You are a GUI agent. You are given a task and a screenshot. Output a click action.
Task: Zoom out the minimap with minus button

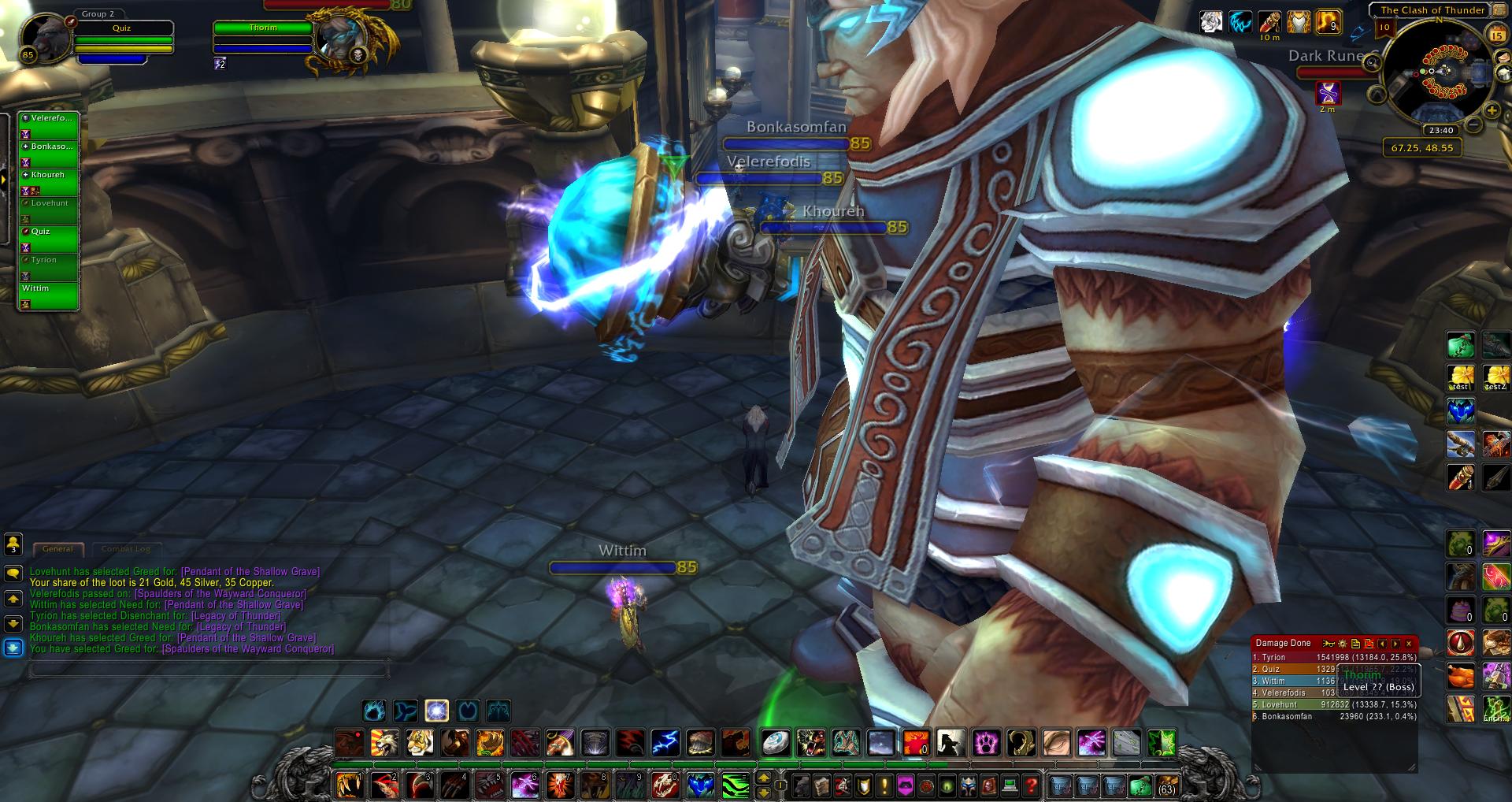tap(1473, 125)
